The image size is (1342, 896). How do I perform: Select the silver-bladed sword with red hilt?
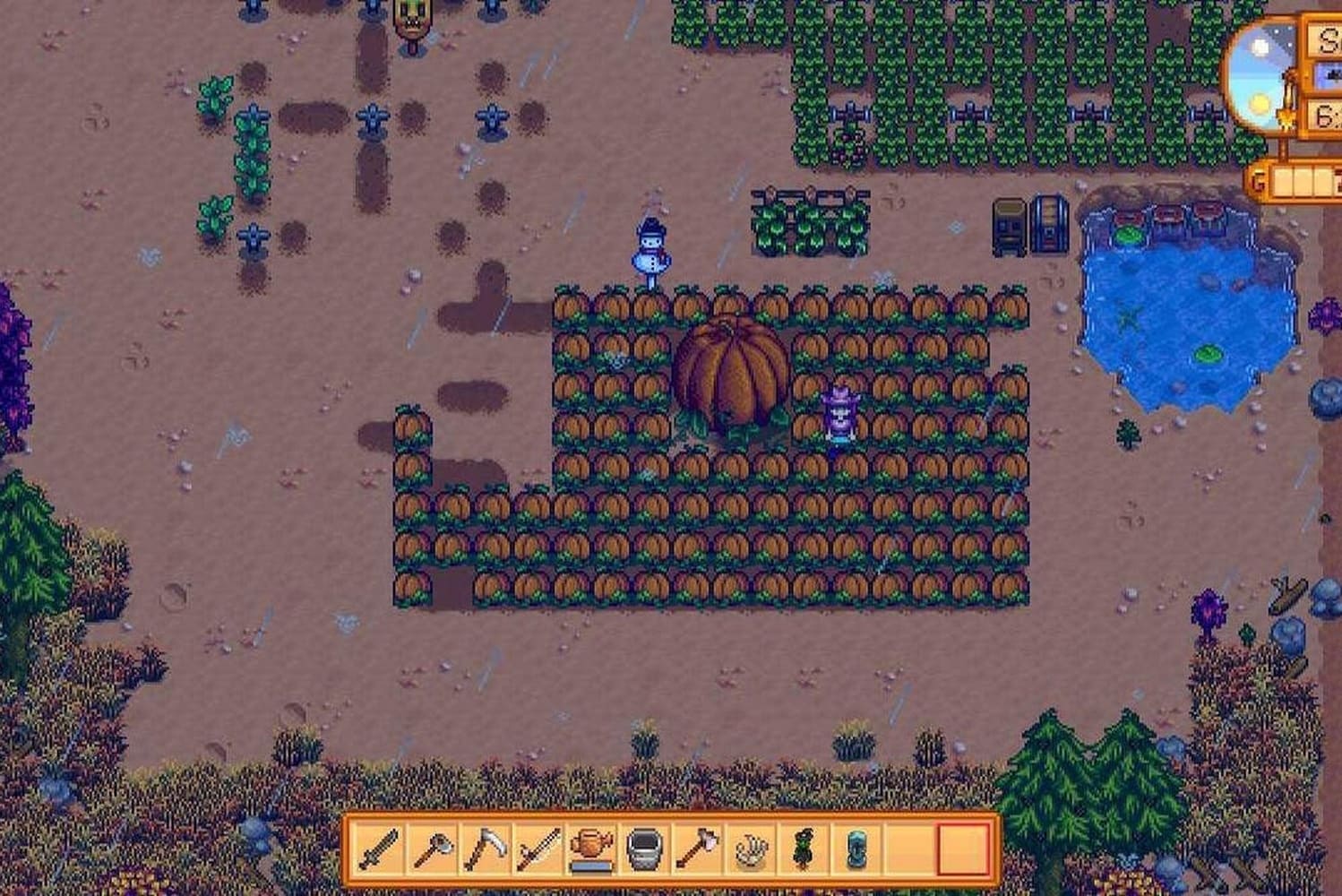point(539,848)
